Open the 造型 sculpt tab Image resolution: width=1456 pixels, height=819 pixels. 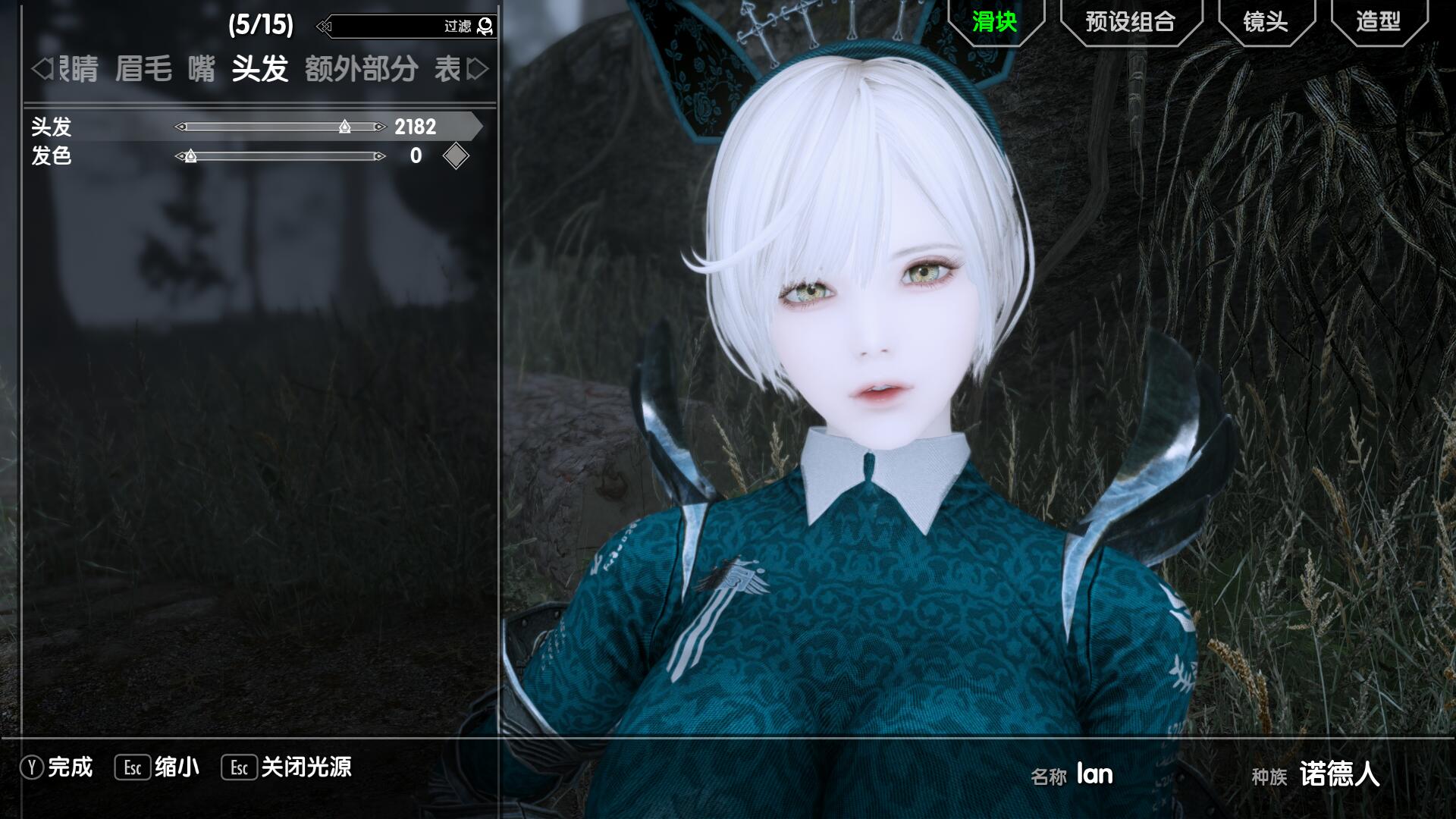[1378, 21]
